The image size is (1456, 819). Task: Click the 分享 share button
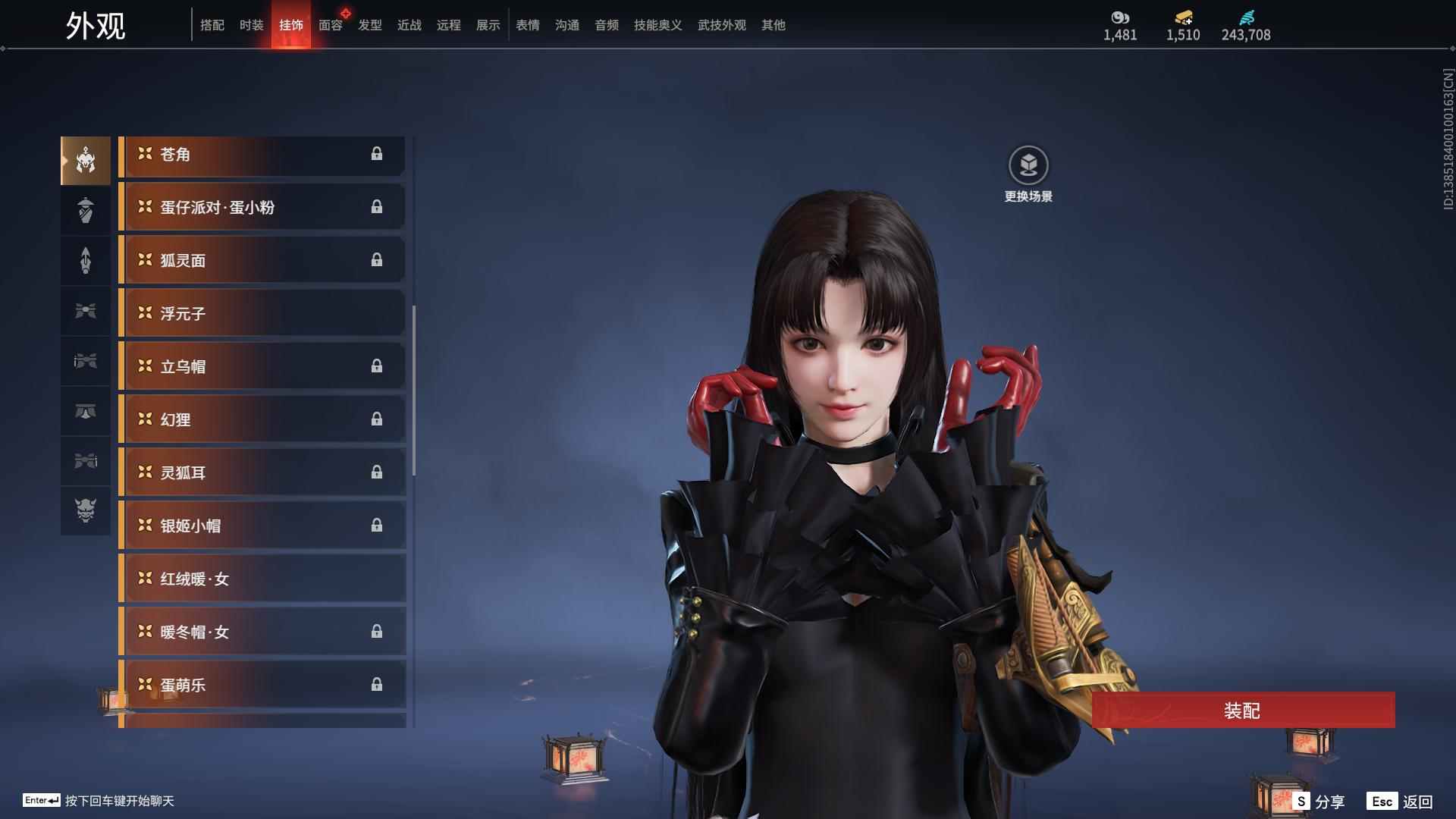[x=1319, y=802]
